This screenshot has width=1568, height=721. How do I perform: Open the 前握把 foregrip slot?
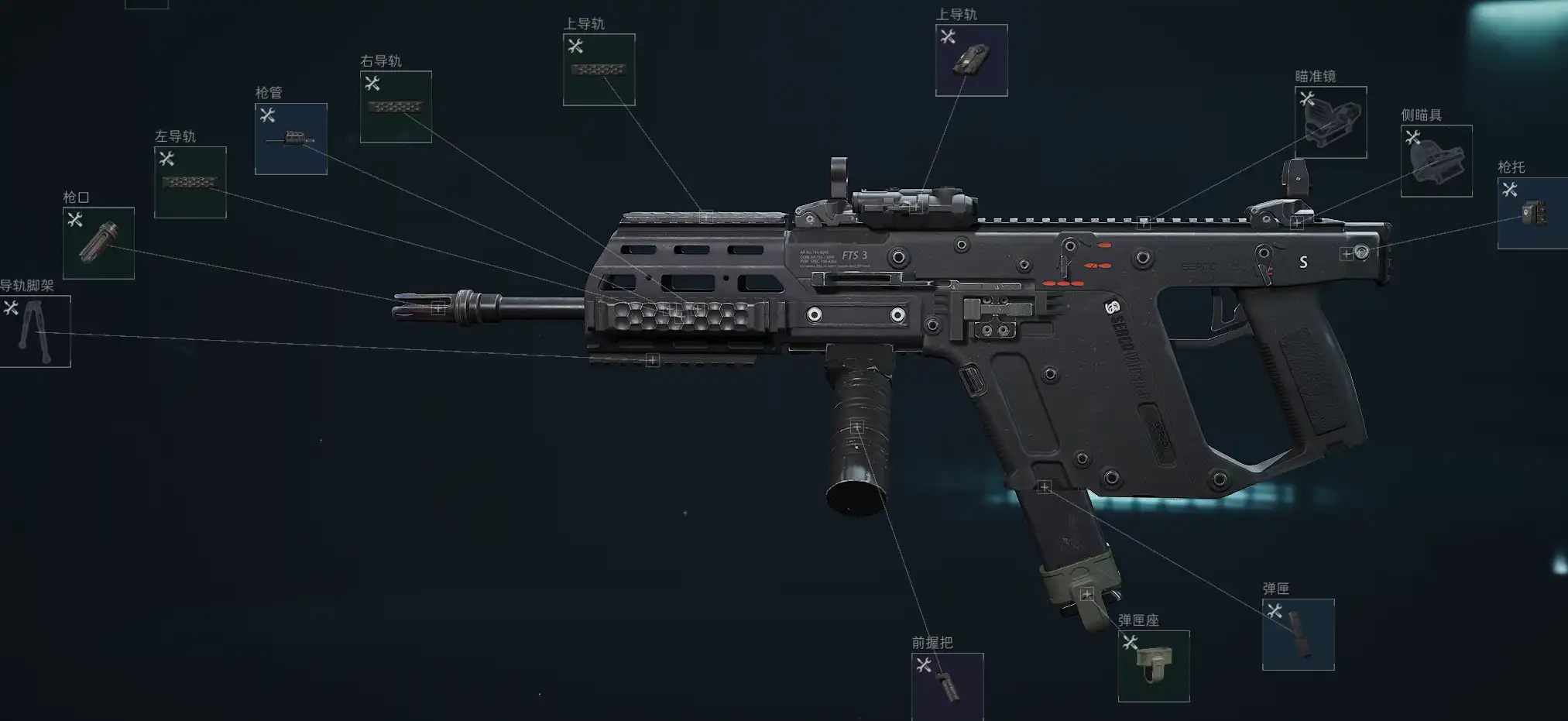click(x=947, y=686)
